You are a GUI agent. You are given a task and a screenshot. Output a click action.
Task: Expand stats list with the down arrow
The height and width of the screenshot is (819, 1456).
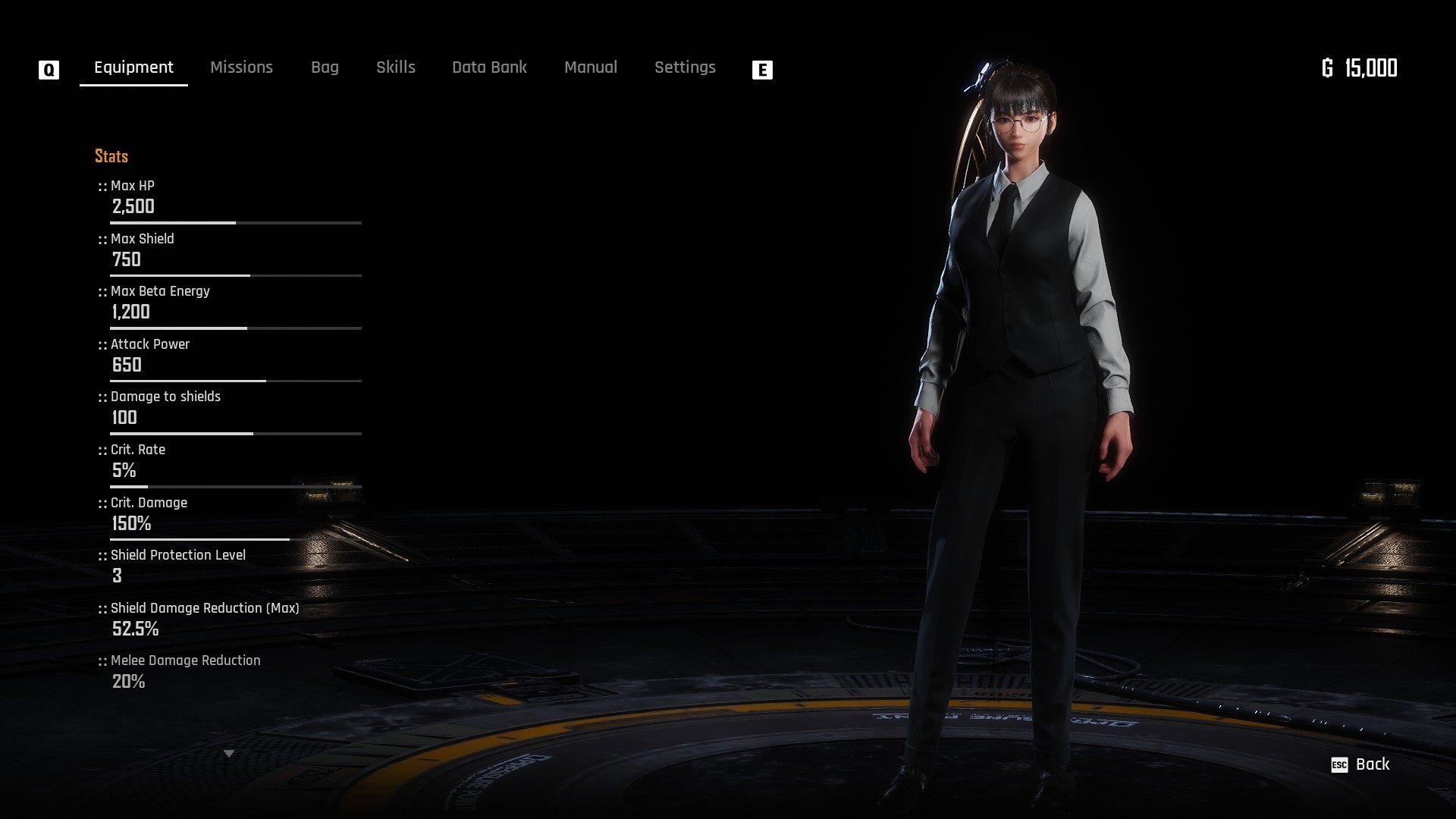[x=229, y=754]
